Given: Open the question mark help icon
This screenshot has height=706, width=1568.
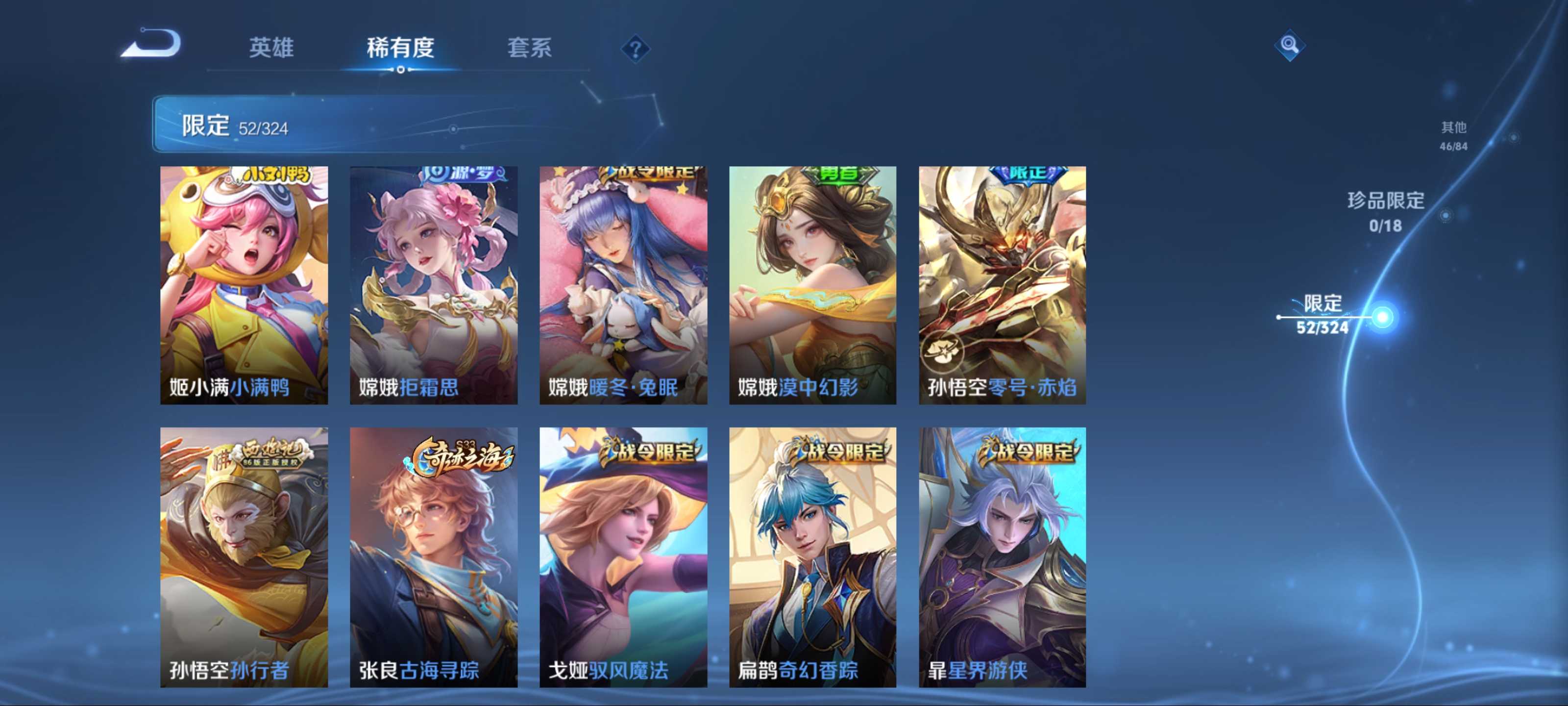Looking at the screenshot, I should pos(635,49).
